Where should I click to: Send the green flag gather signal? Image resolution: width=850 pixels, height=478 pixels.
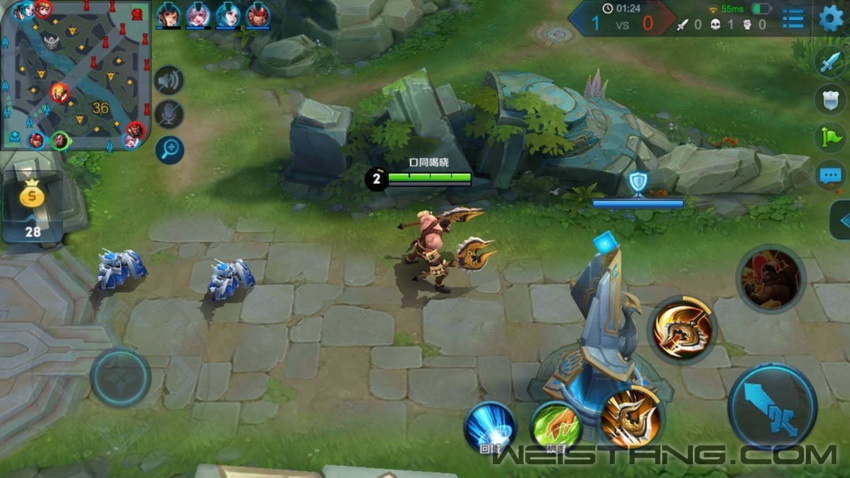pyautogui.click(x=830, y=138)
